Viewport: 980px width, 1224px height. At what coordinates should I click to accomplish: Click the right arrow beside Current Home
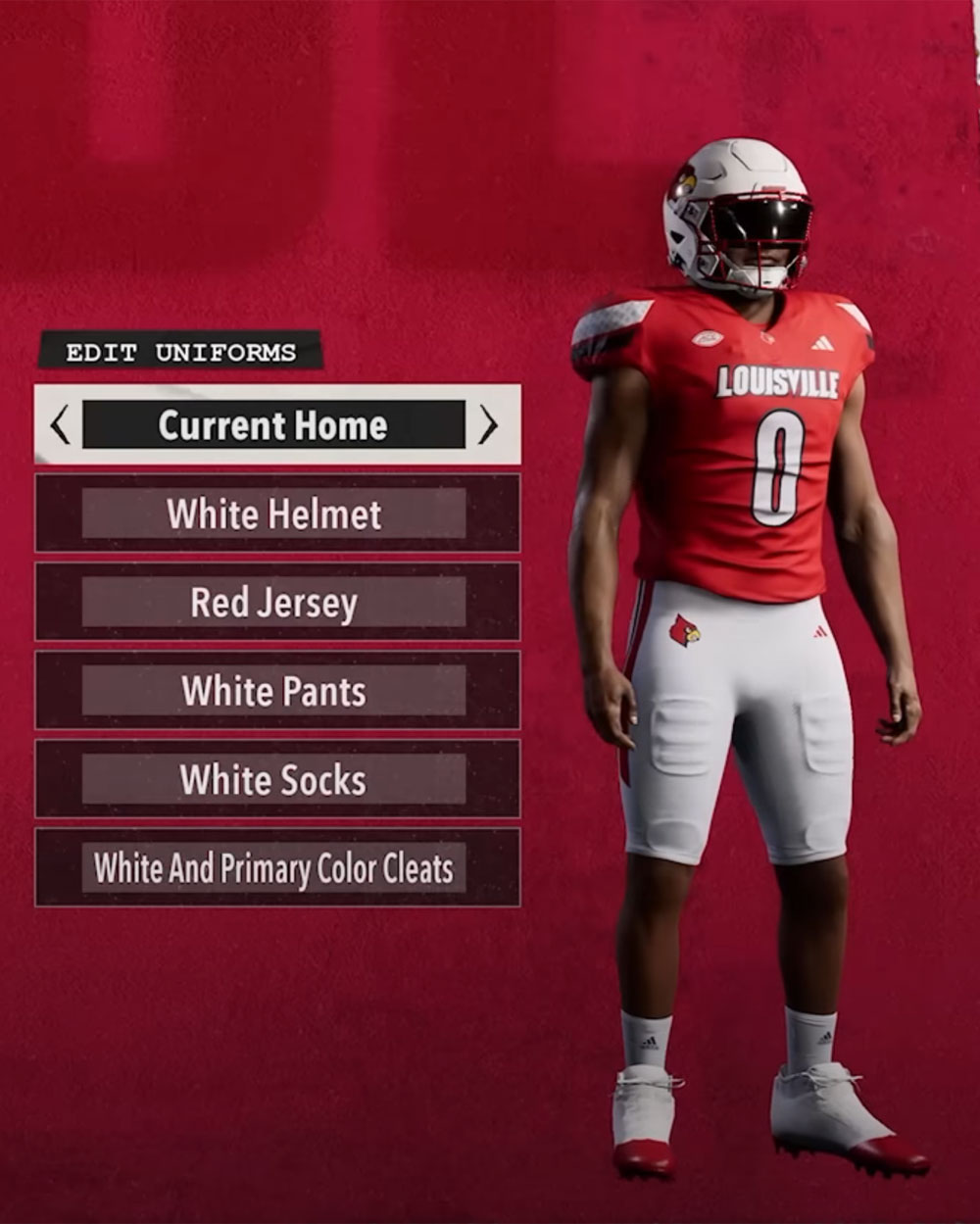pyautogui.click(x=488, y=425)
